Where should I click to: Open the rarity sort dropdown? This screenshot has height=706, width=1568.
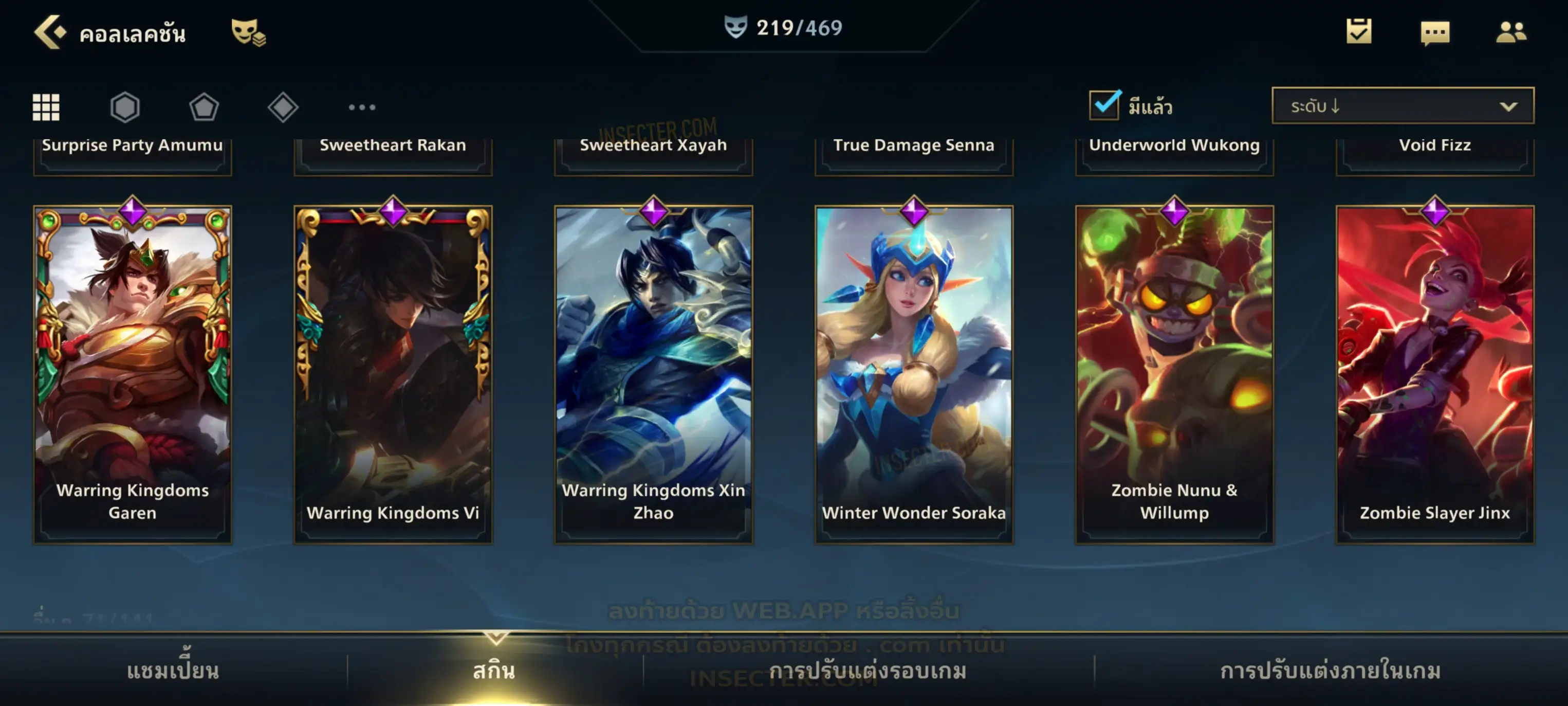[1402, 106]
